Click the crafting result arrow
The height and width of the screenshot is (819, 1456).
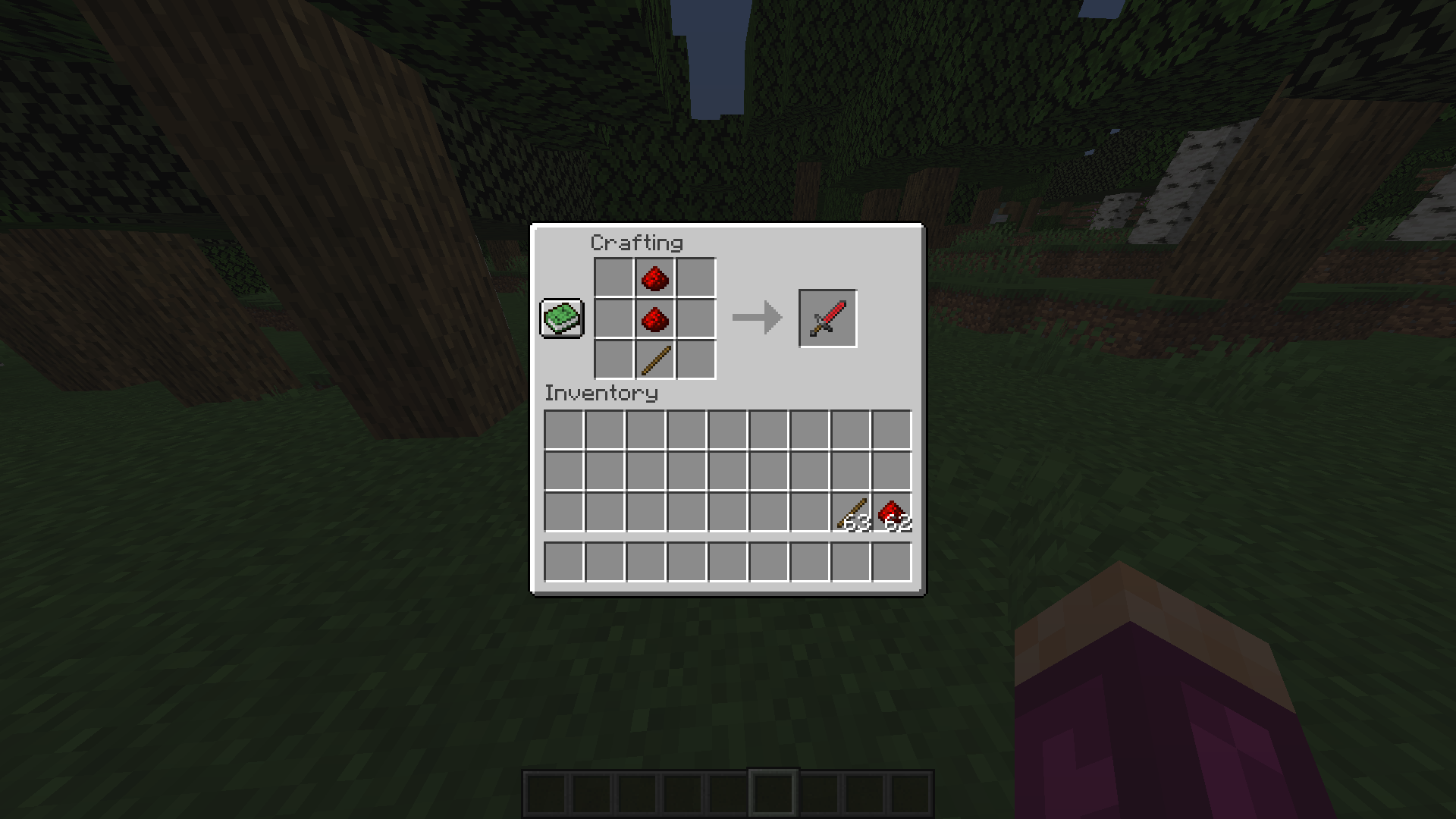(x=755, y=317)
